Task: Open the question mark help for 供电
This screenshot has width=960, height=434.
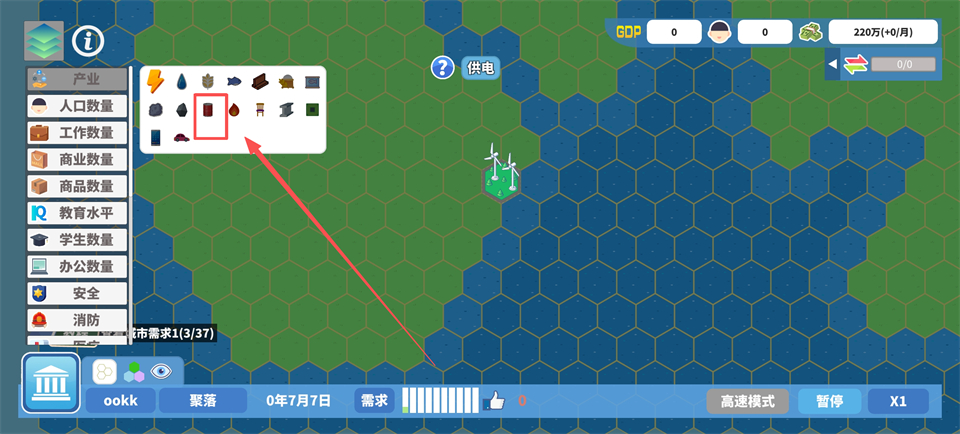Action: [443, 68]
